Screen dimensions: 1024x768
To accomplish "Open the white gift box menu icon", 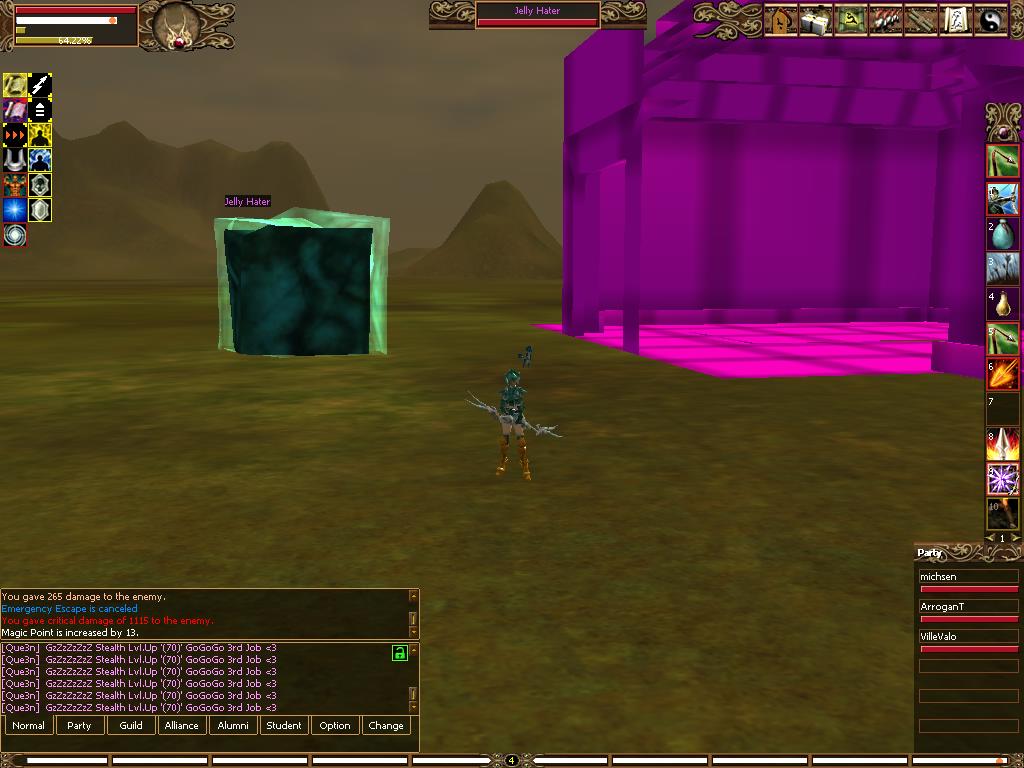I will pyautogui.click(x=816, y=20).
